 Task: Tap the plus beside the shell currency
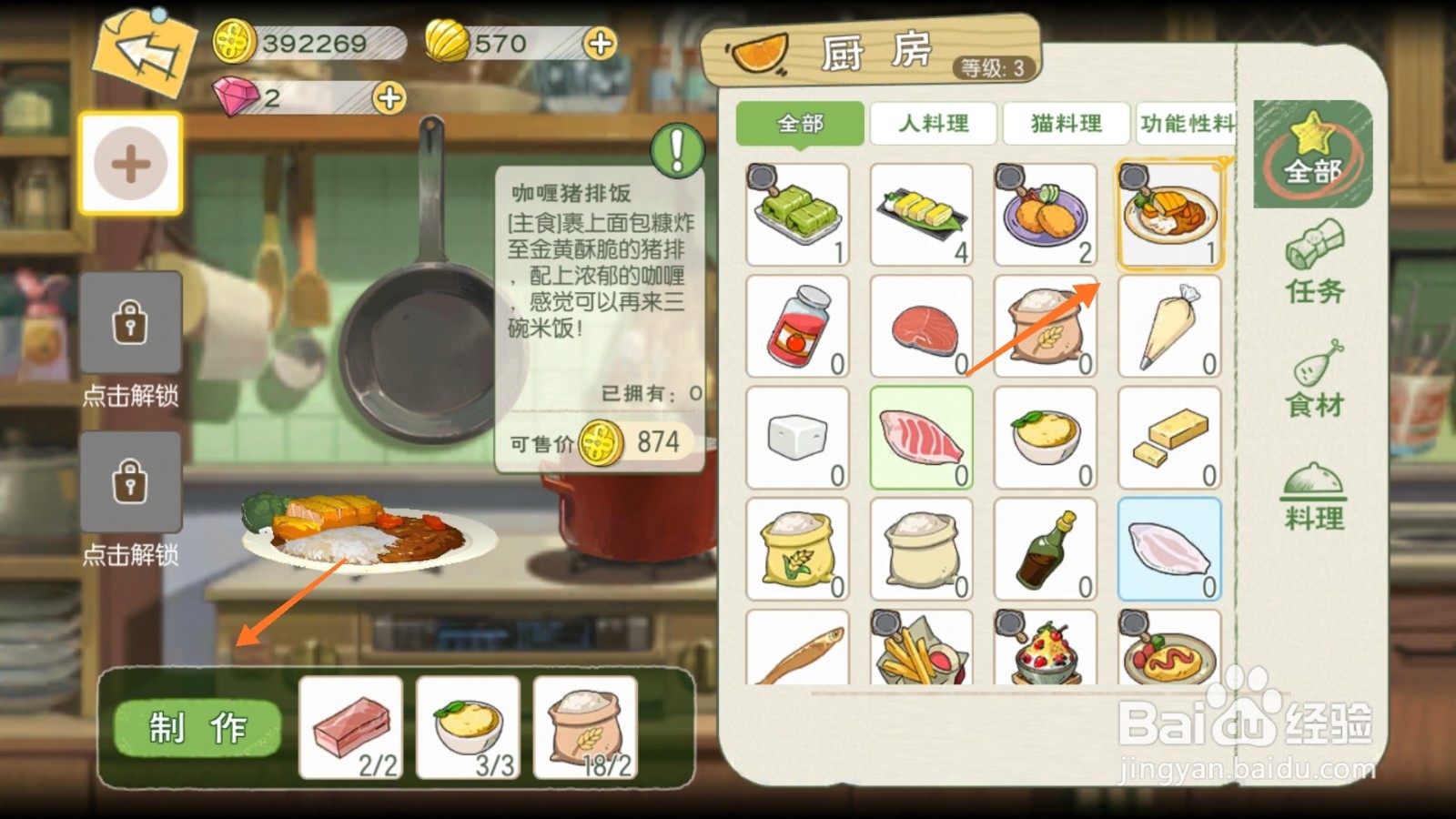click(x=597, y=44)
